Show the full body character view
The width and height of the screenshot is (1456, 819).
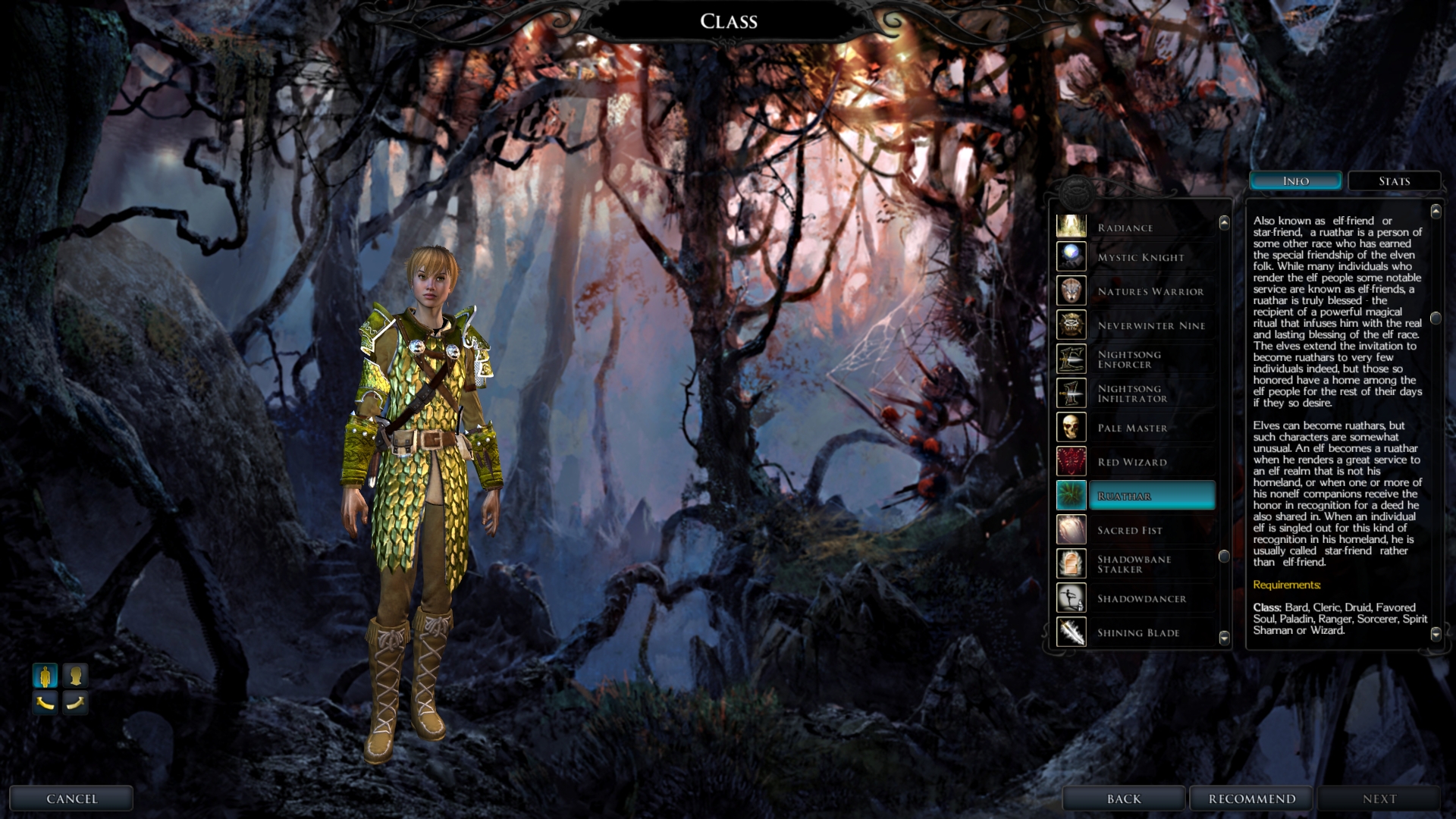click(45, 675)
